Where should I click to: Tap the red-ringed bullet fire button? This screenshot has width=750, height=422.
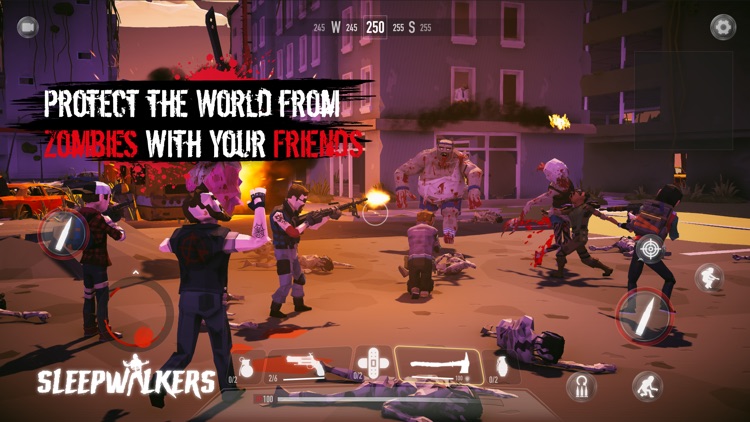pos(644,316)
